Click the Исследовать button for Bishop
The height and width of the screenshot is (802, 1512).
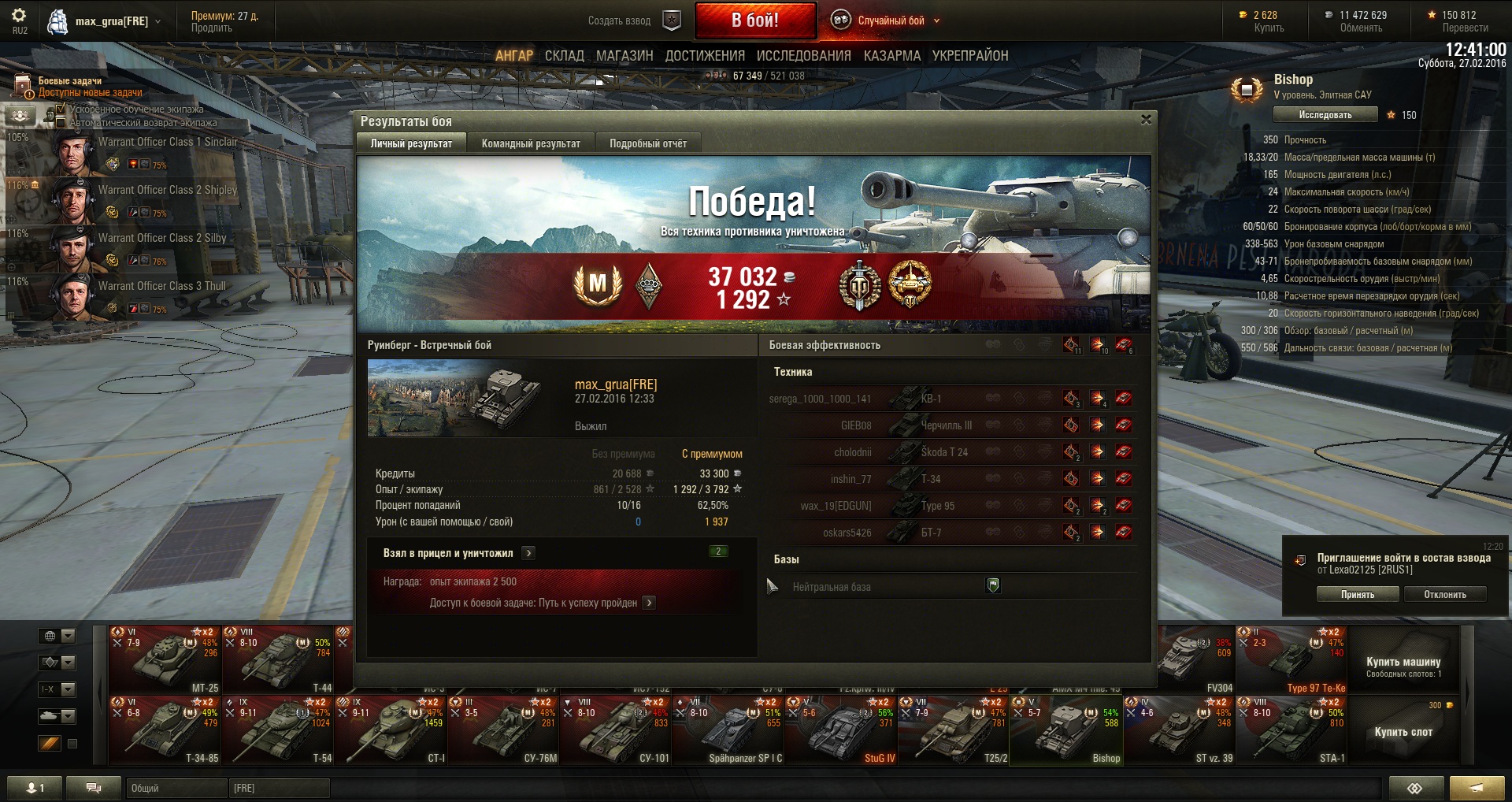pyautogui.click(x=1325, y=115)
